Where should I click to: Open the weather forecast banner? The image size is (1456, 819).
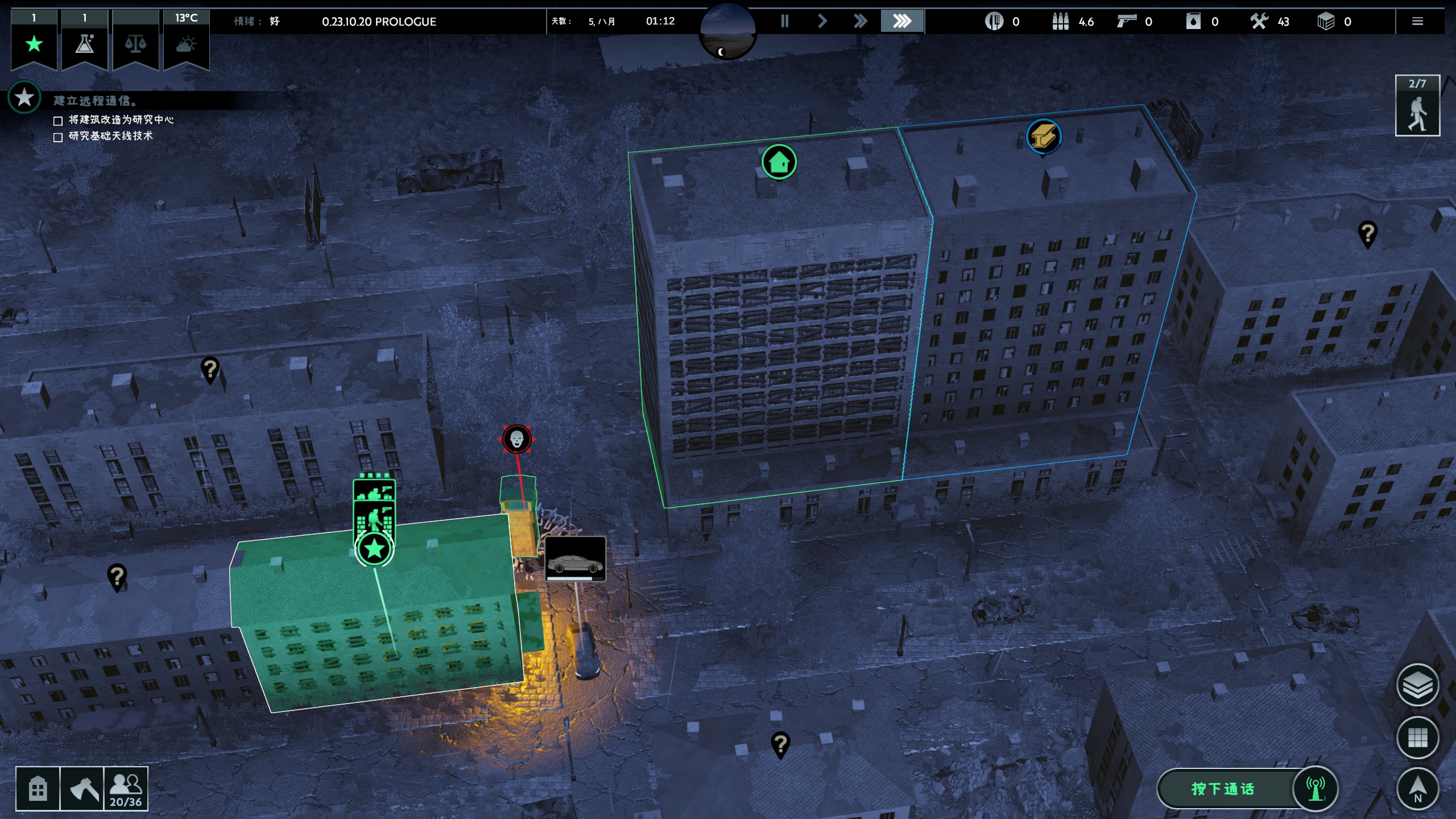point(186,43)
